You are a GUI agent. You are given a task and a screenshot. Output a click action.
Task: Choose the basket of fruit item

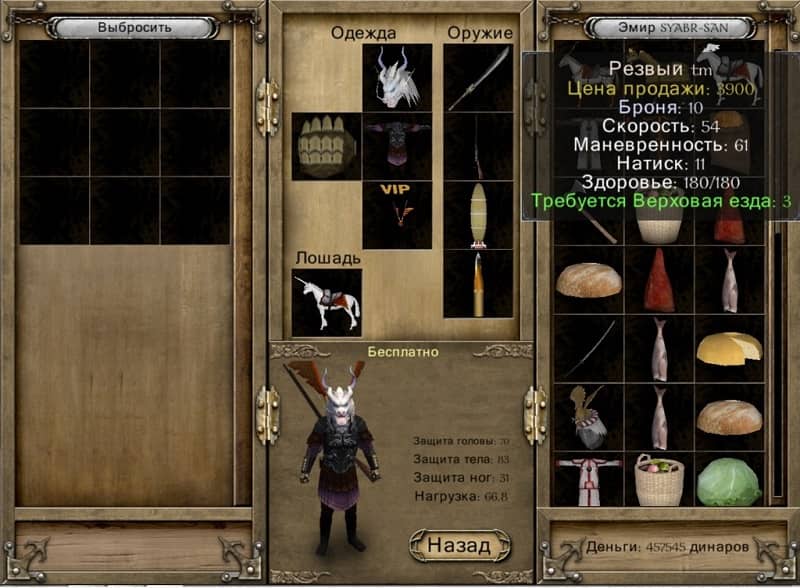[x=659, y=481]
